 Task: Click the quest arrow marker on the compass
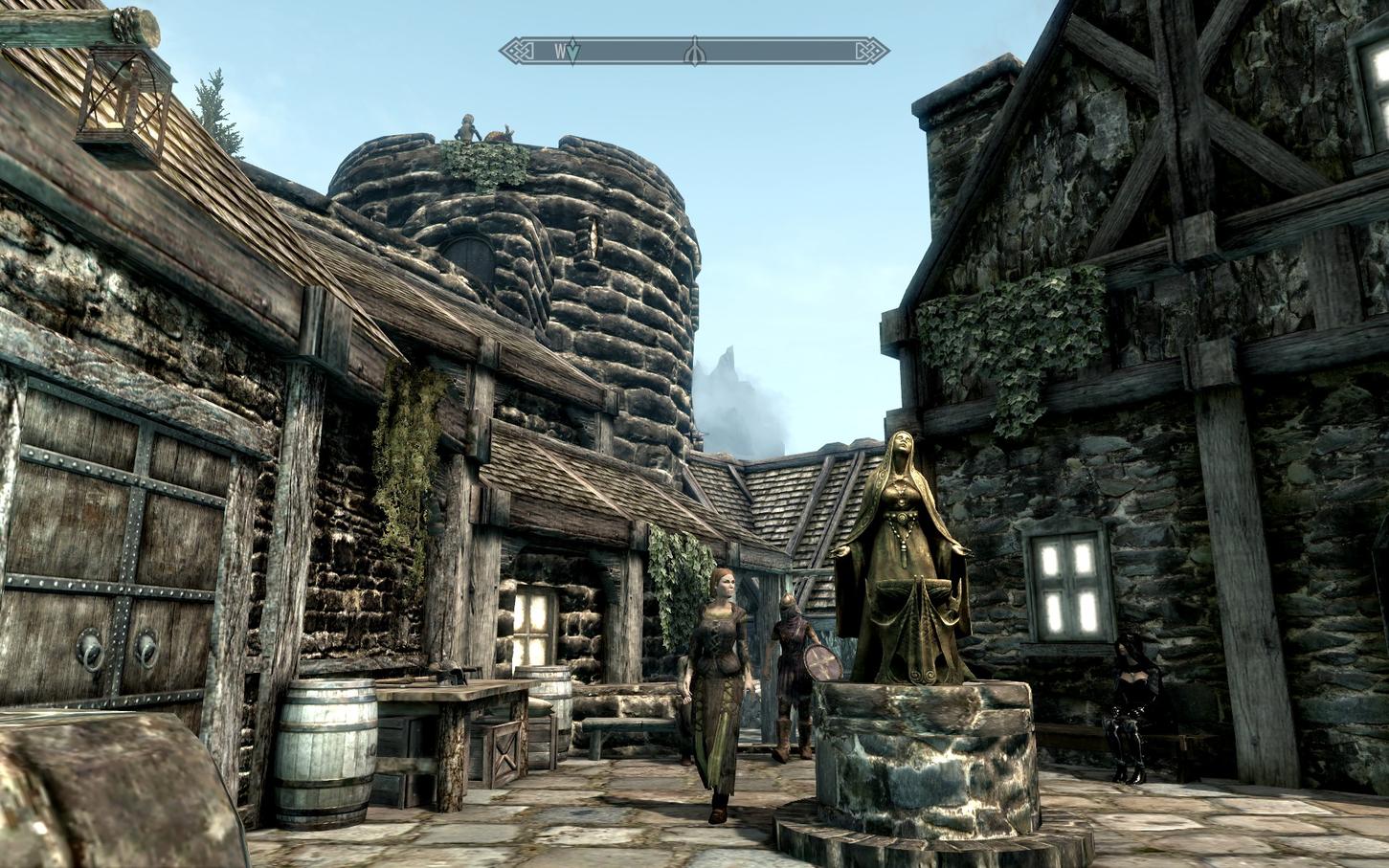571,53
